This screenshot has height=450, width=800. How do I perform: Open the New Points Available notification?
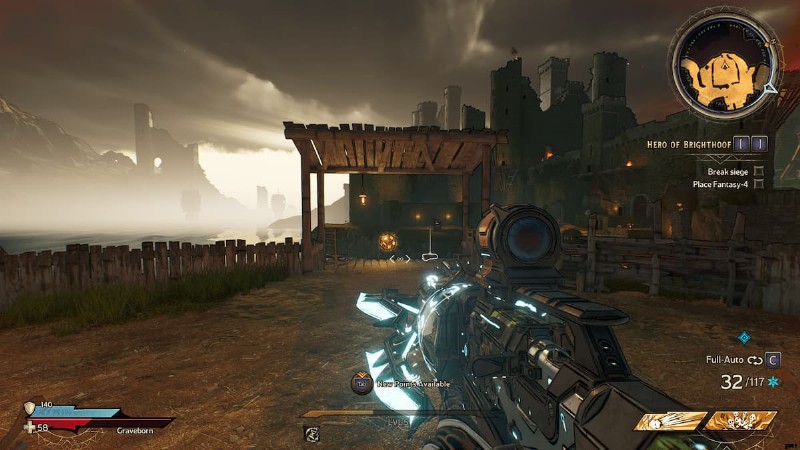coord(362,382)
